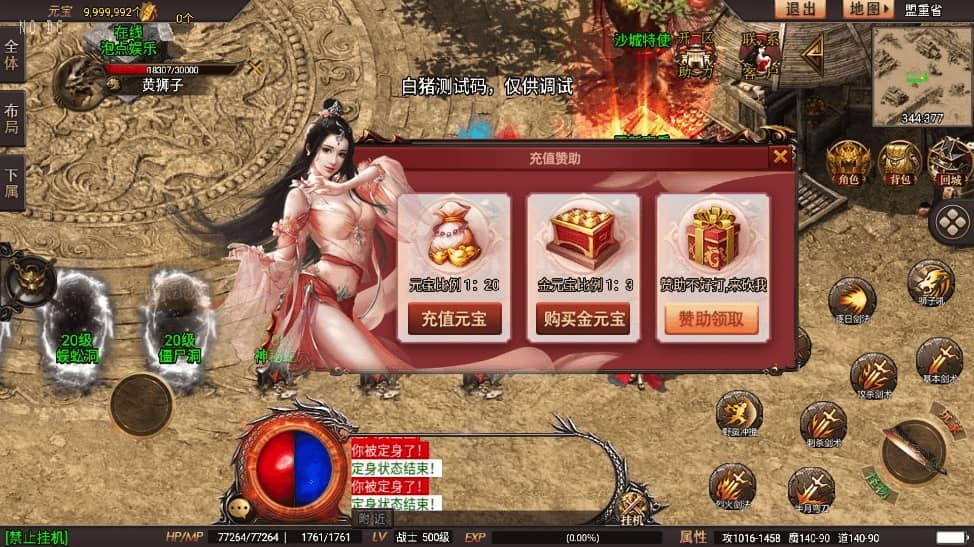
Task: Open the 背包 backpack
Action: [899, 162]
